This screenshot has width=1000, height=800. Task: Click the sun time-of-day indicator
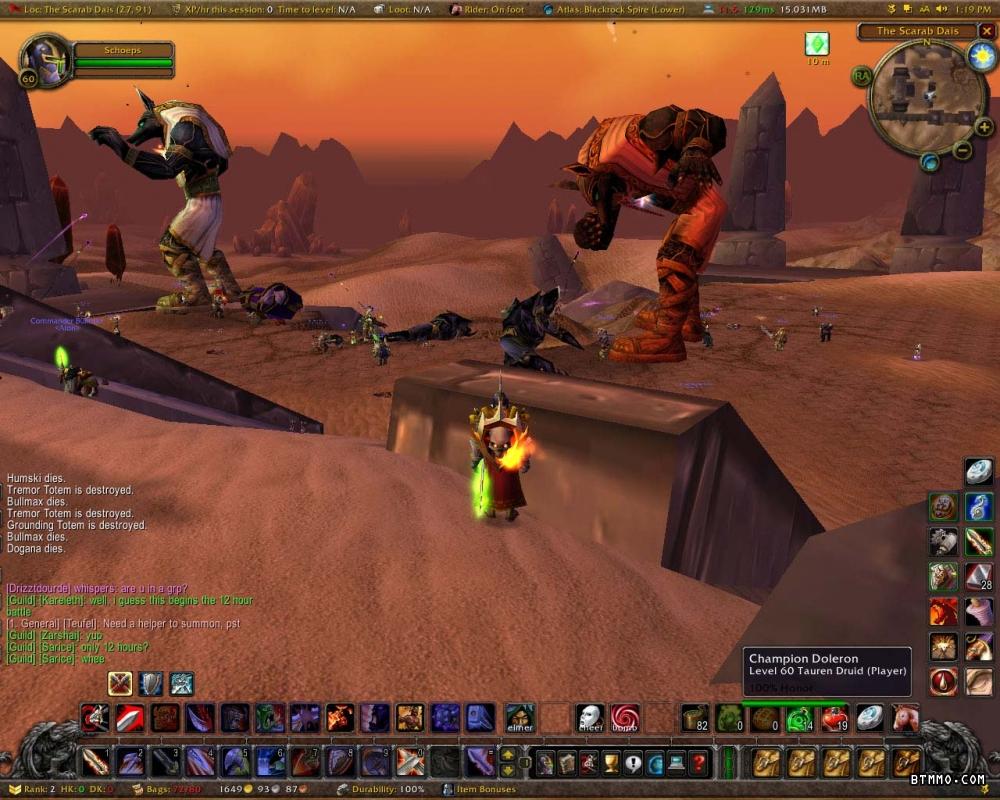pyautogui.click(x=981, y=56)
